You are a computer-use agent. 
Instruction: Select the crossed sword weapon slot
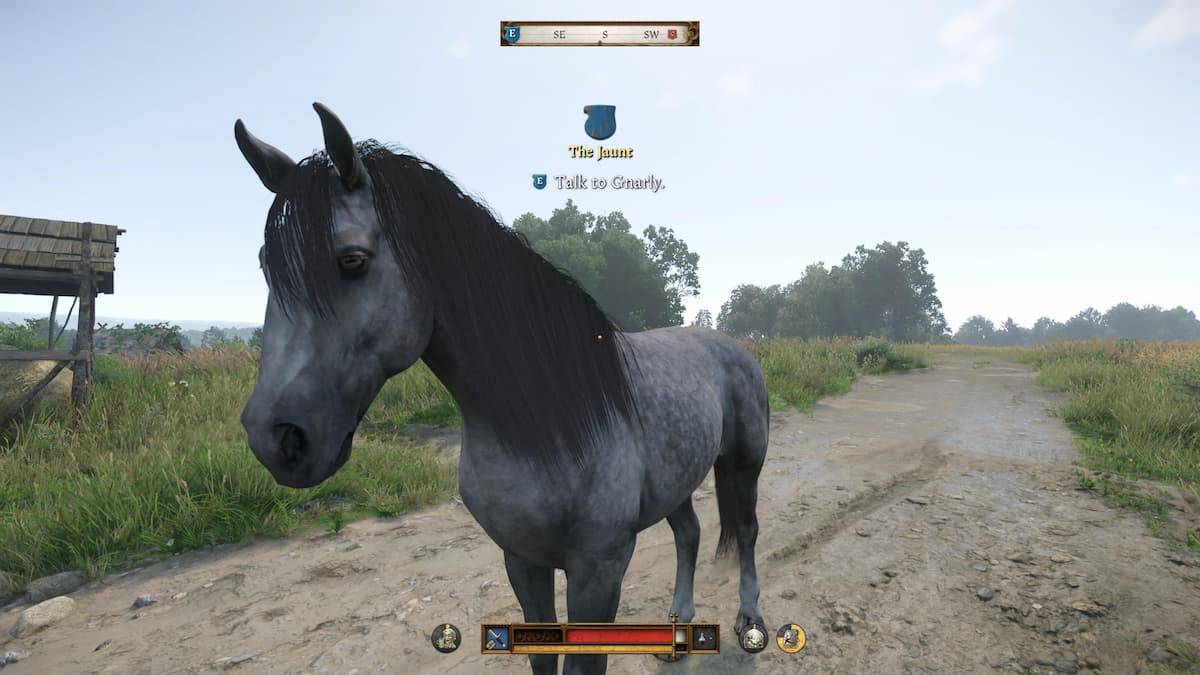pos(496,637)
